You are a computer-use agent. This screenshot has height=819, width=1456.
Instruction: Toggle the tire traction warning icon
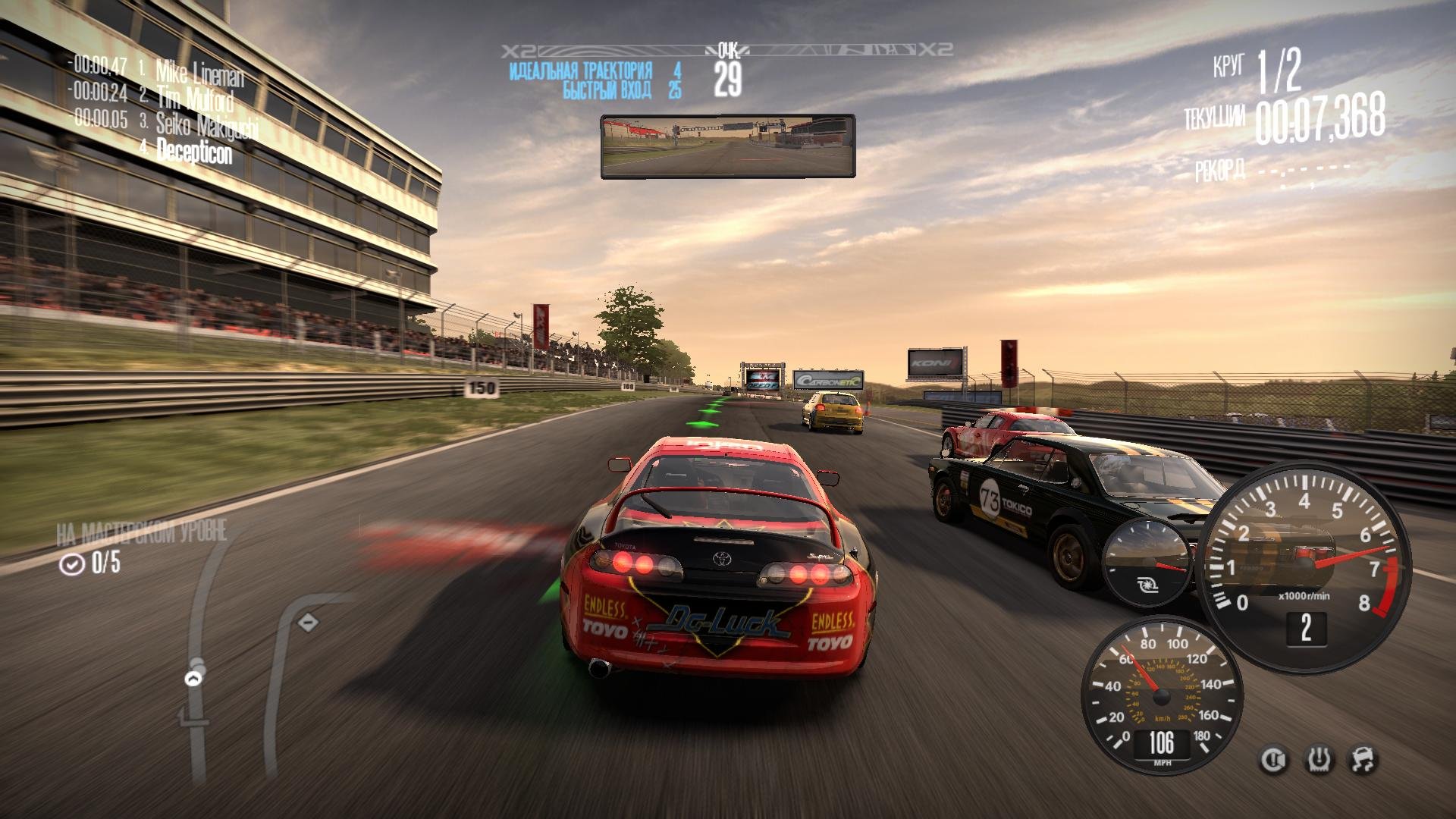click(x=1319, y=760)
